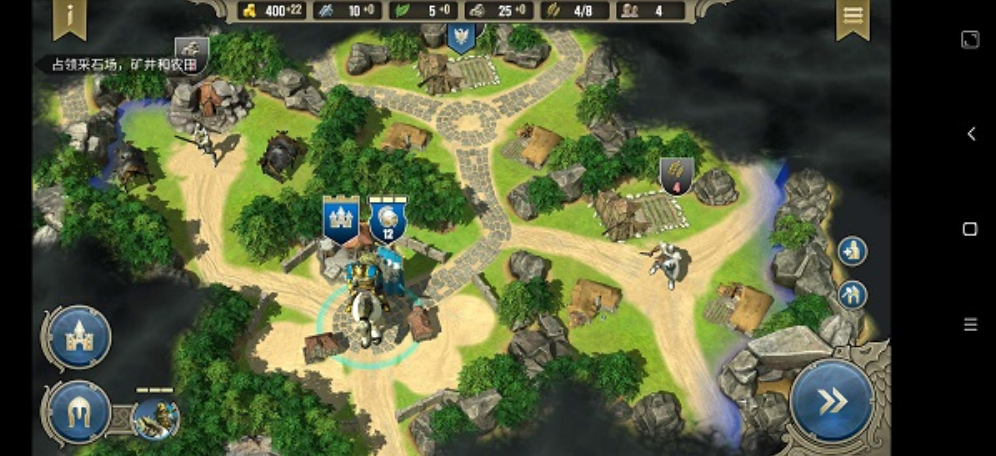The width and height of the screenshot is (996, 456).
Task: End the turn with the double-arrow button
Action: (831, 401)
